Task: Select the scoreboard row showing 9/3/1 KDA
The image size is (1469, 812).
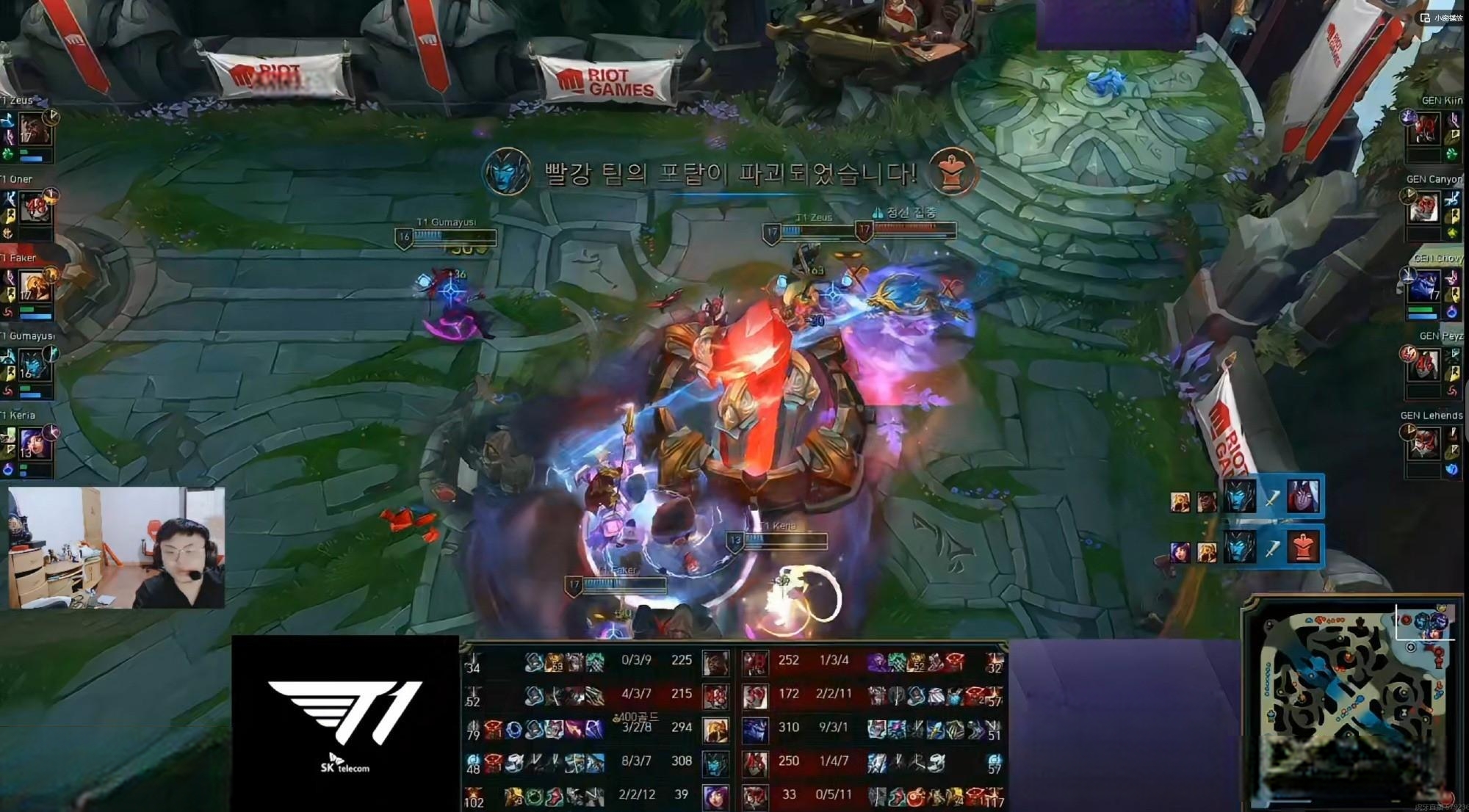Action: click(x=874, y=728)
